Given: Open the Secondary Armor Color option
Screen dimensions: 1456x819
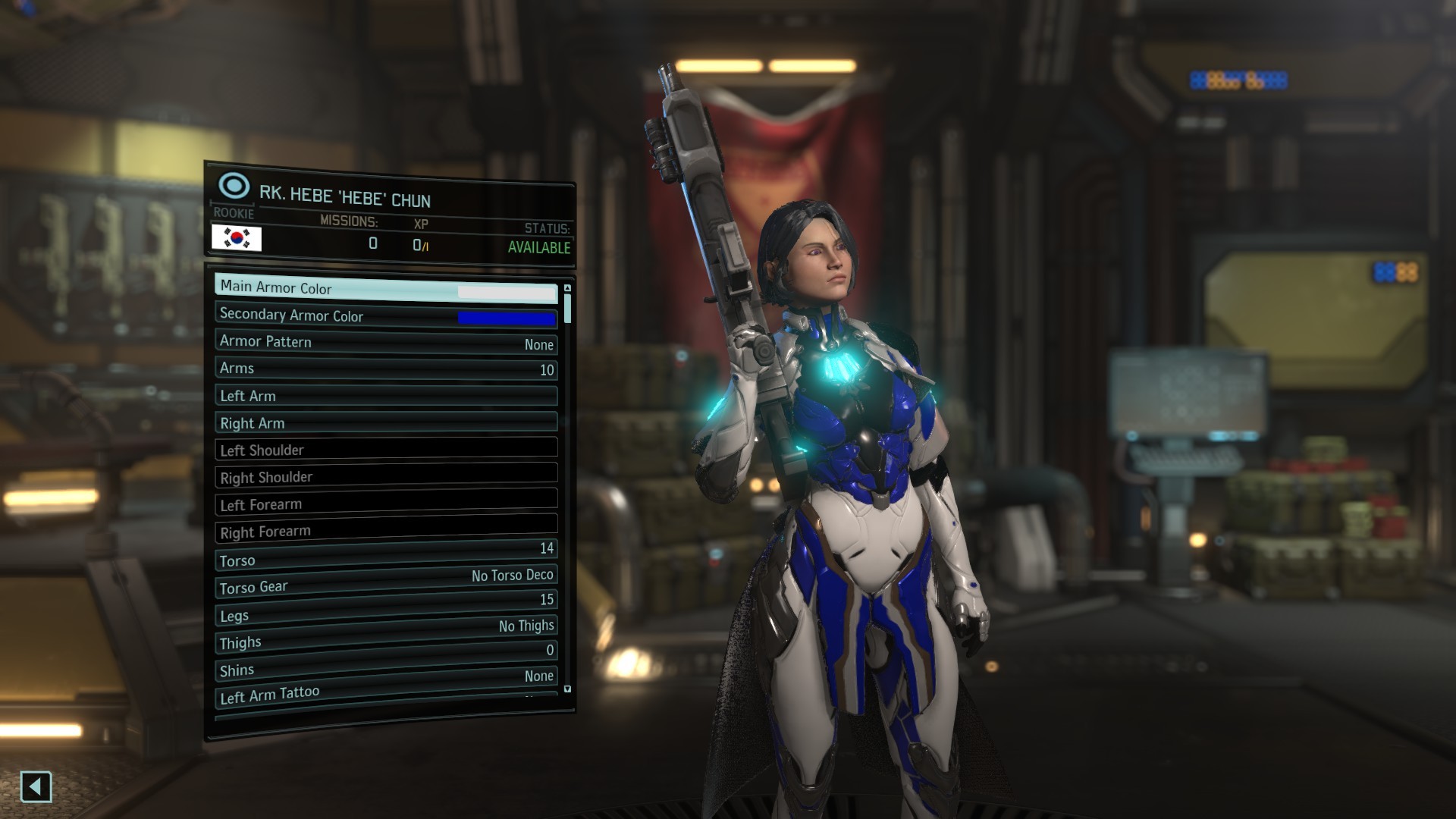Looking at the screenshot, I should click(386, 316).
